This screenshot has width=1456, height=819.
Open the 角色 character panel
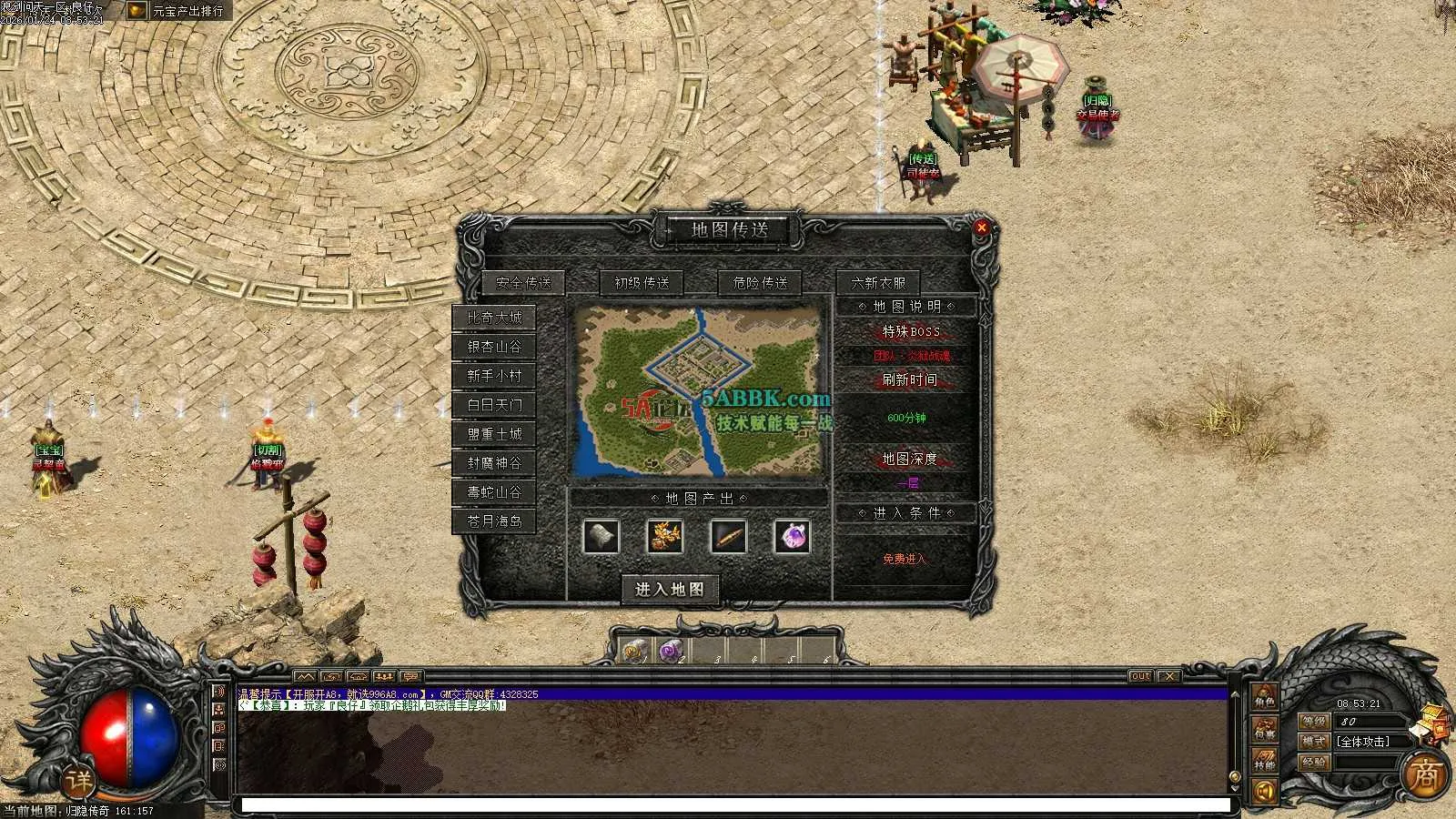[1264, 698]
